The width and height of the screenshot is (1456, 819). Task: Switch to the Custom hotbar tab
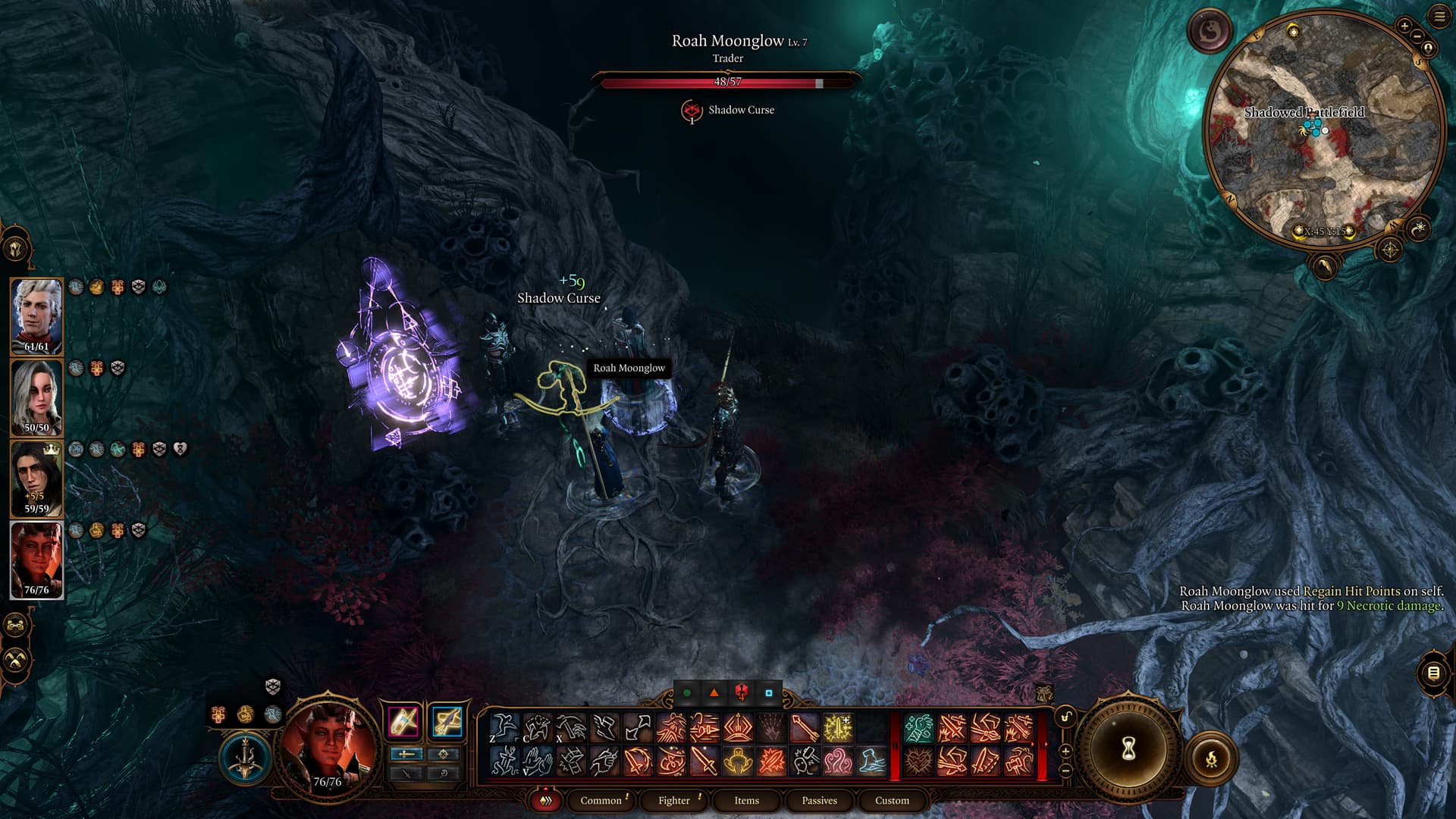coord(892,800)
